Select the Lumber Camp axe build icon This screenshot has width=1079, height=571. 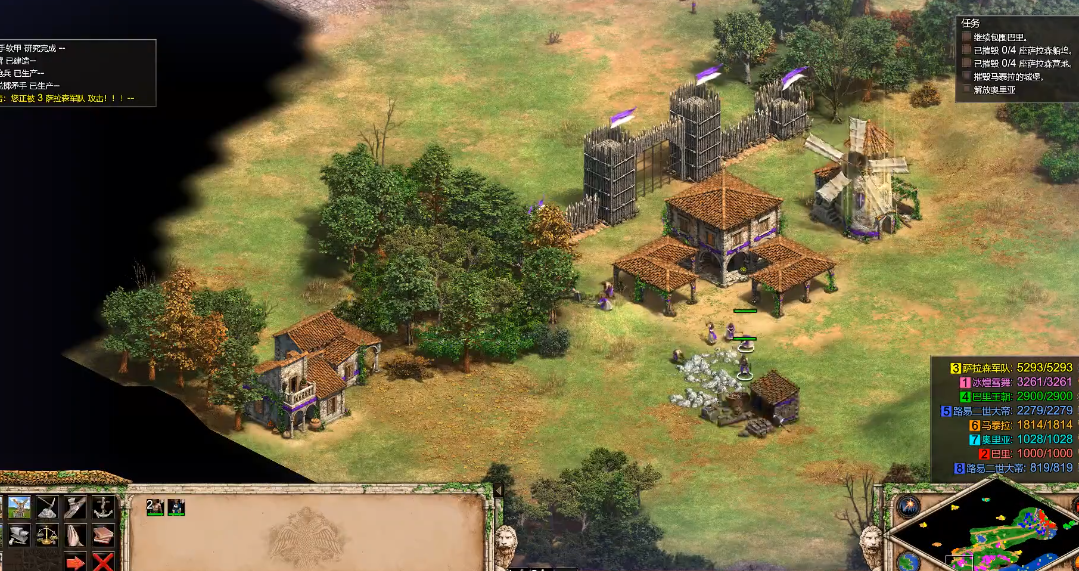click(x=75, y=507)
